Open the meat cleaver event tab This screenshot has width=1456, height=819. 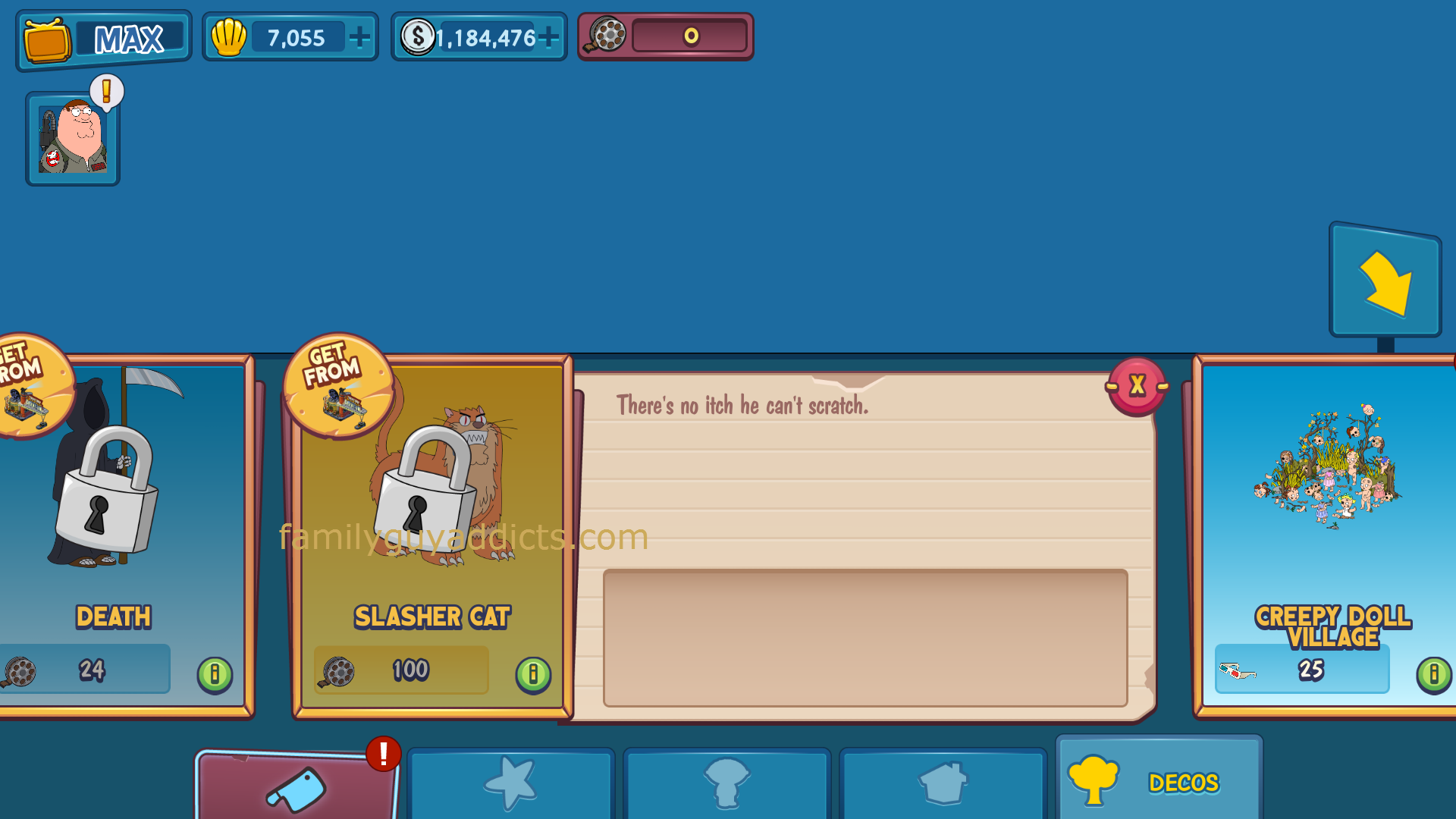[x=296, y=789]
